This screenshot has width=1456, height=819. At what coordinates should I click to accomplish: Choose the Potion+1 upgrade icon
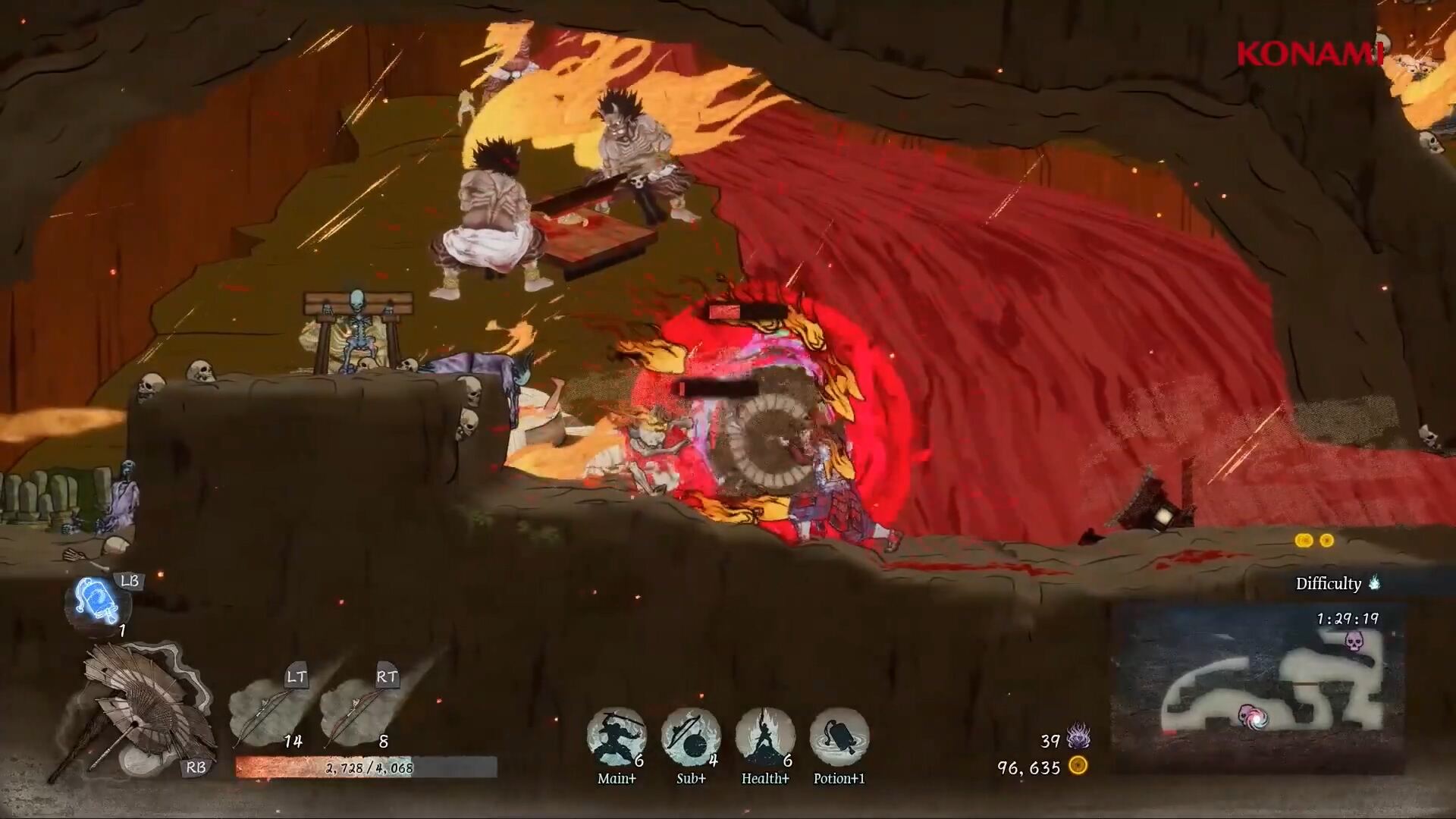[839, 737]
